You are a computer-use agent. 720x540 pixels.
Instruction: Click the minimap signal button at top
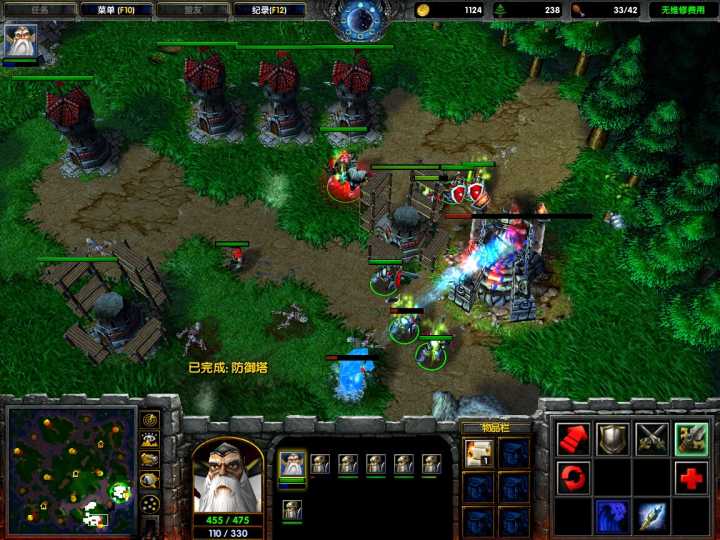(x=150, y=420)
